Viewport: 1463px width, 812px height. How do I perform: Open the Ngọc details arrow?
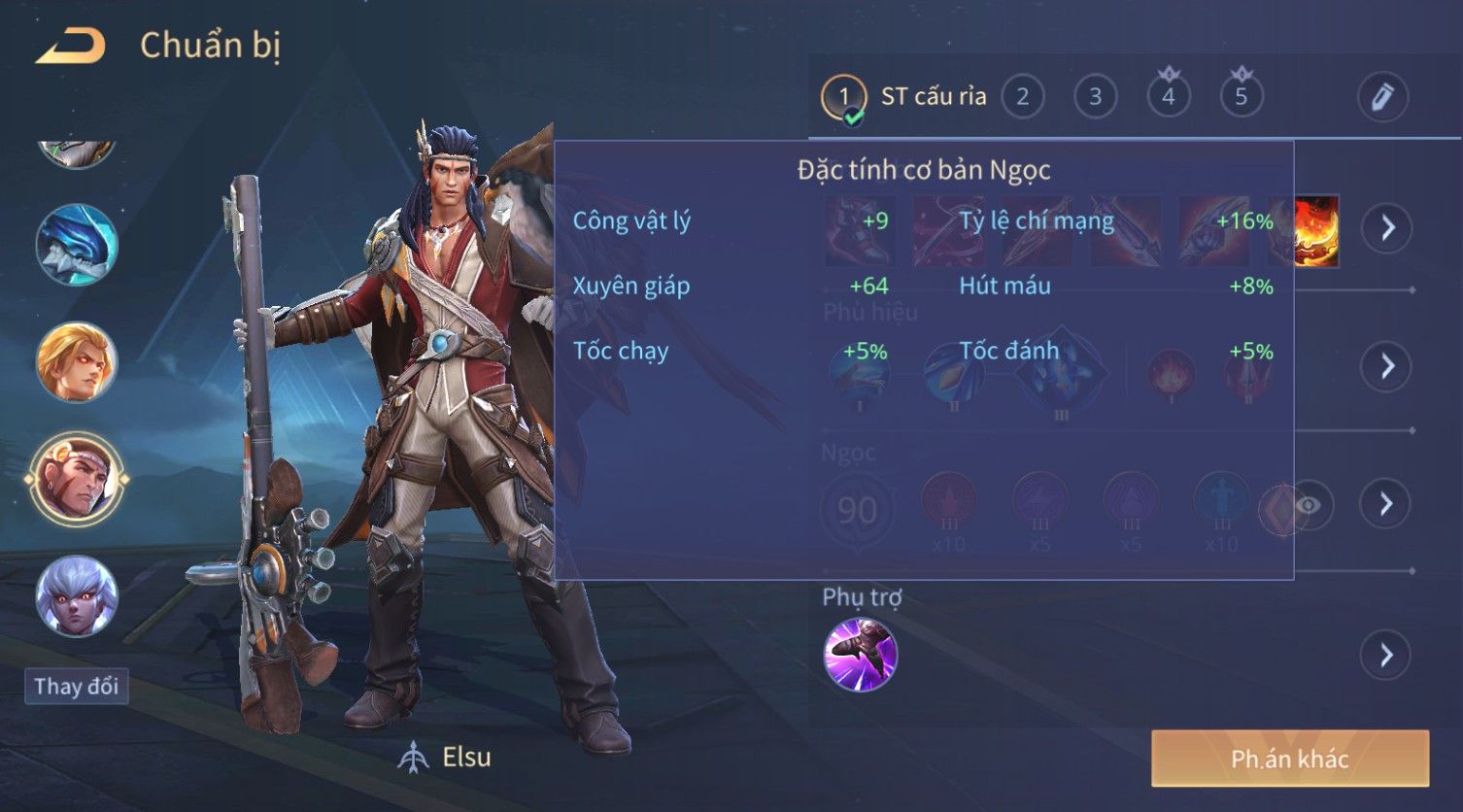point(1386,503)
